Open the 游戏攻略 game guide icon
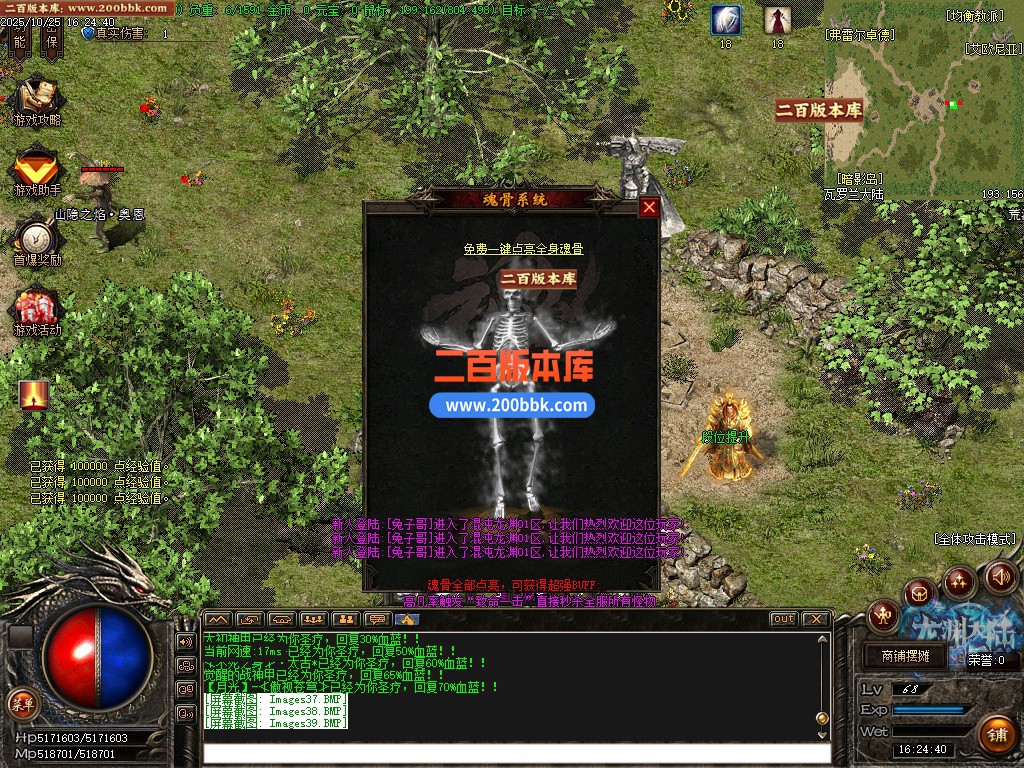Image resolution: width=1024 pixels, height=768 pixels. pyautogui.click(x=37, y=101)
